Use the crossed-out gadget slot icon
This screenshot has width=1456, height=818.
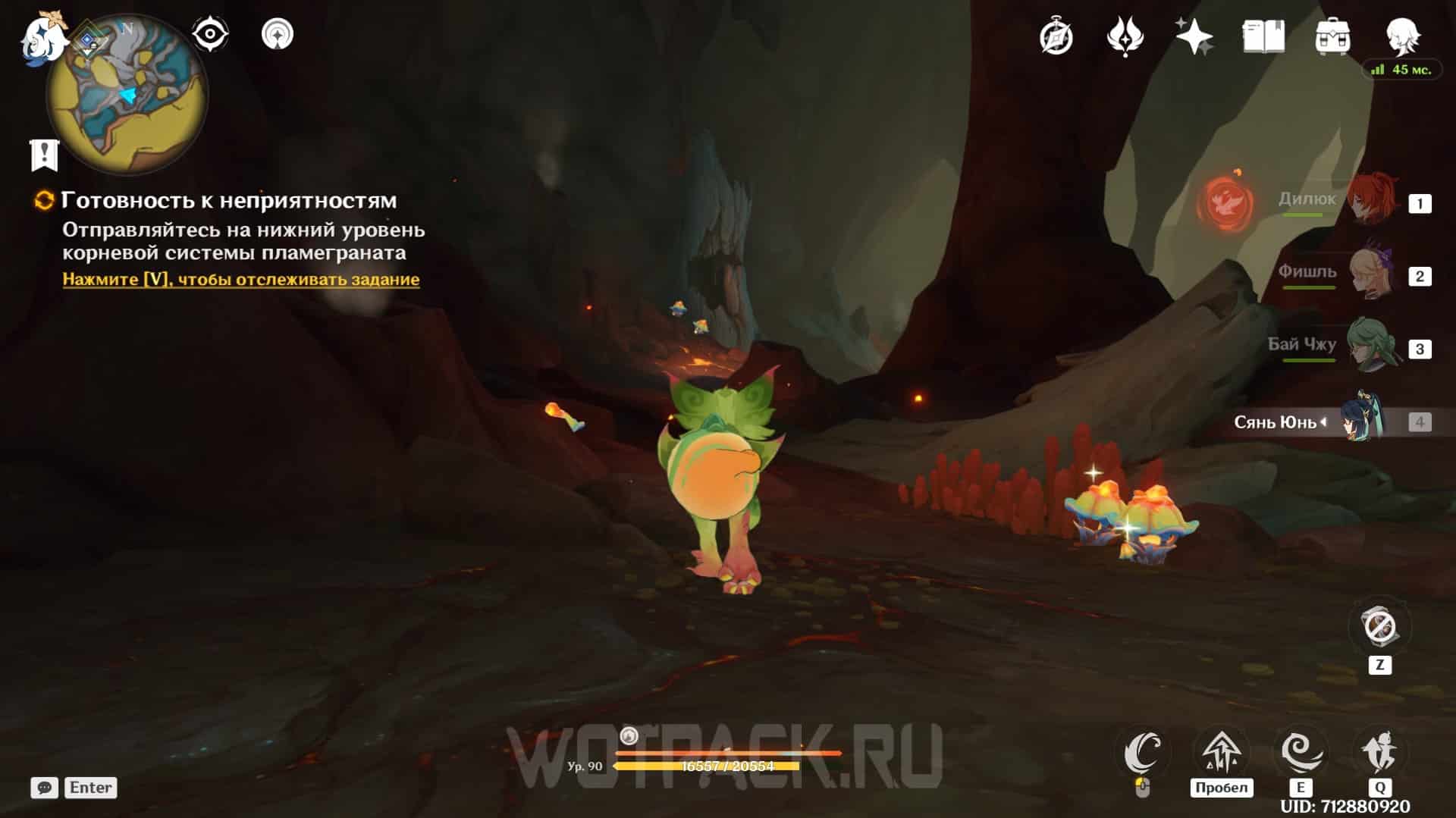point(1379,627)
